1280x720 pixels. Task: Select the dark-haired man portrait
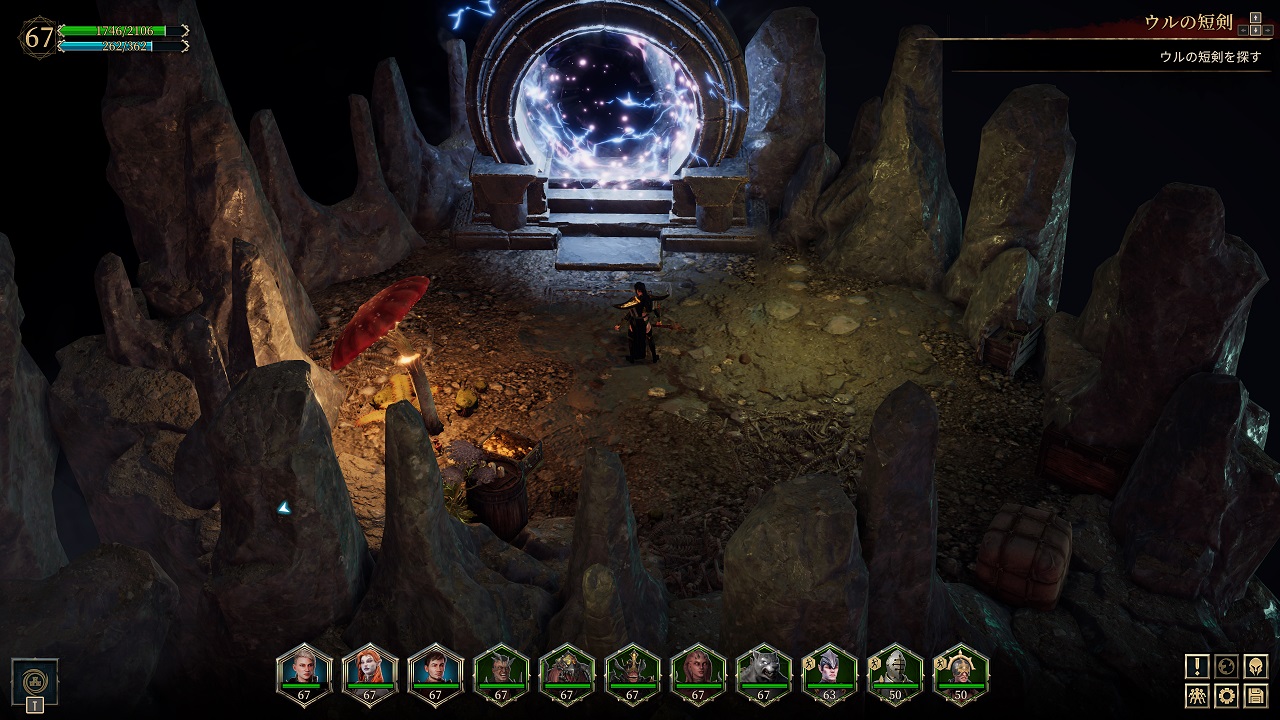[435, 668]
